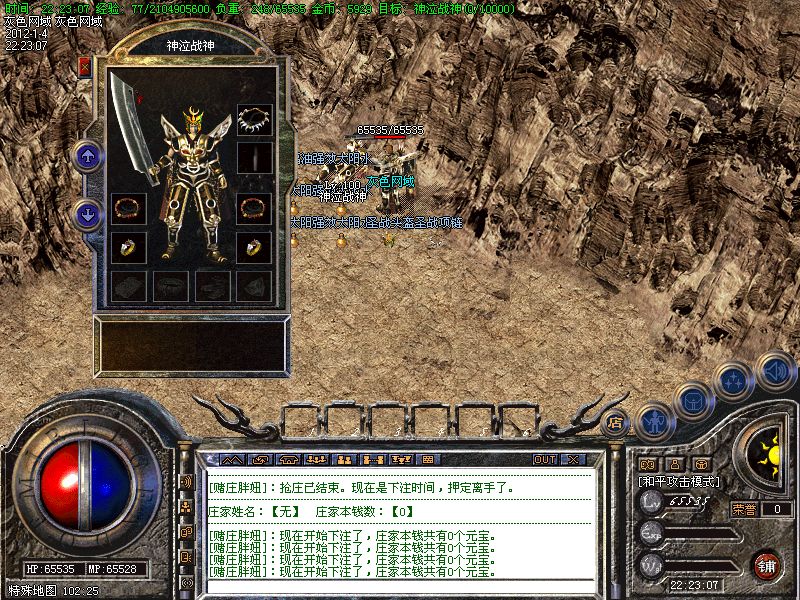This screenshot has height=600, width=800.
Task: Switch the 和平攻击模式 attack mode label
Action: [x=680, y=481]
